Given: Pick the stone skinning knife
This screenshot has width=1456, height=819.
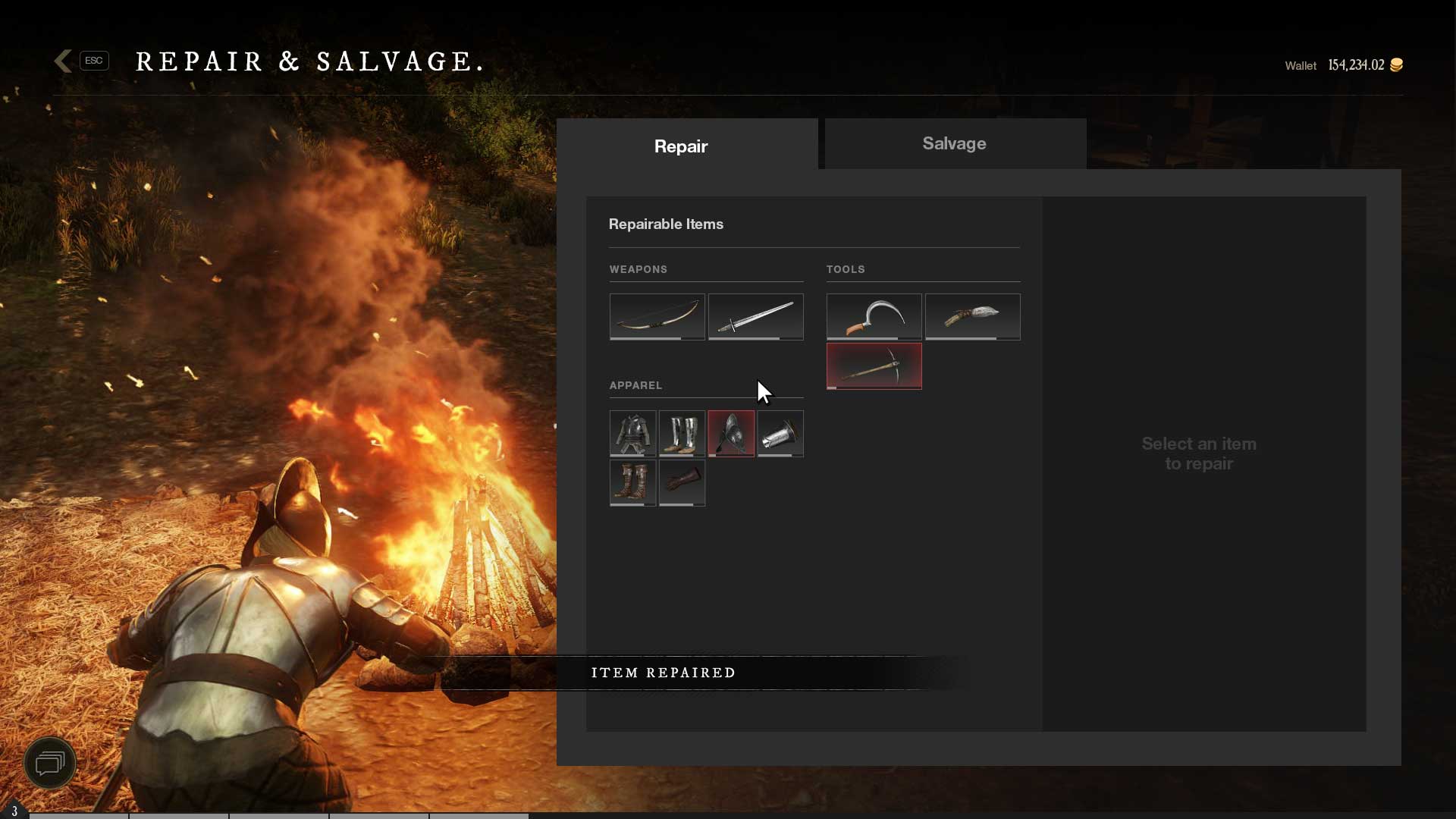Looking at the screenshot, I should (x=972, y=316).
